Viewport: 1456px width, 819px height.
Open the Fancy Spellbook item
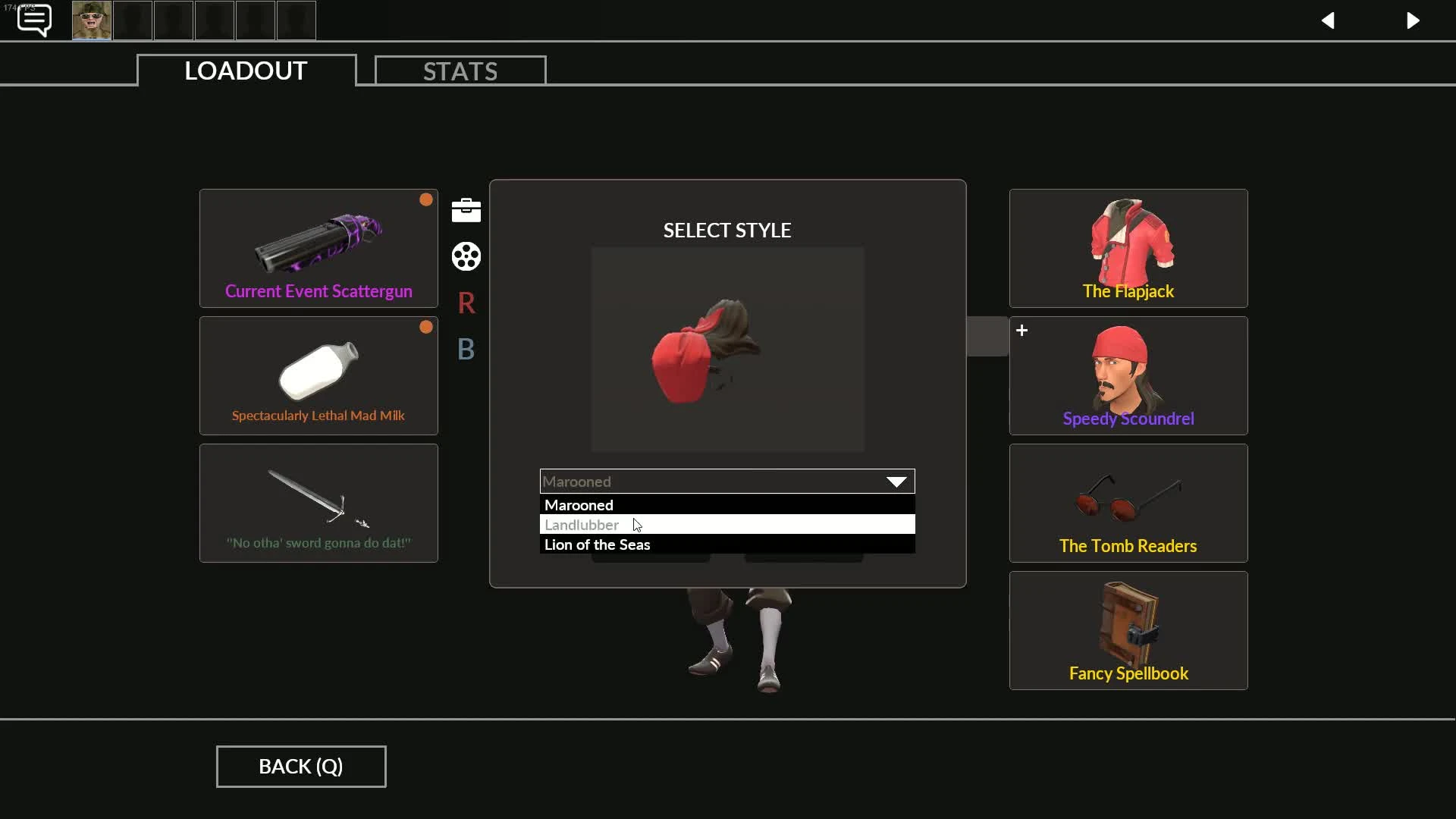1128,630
